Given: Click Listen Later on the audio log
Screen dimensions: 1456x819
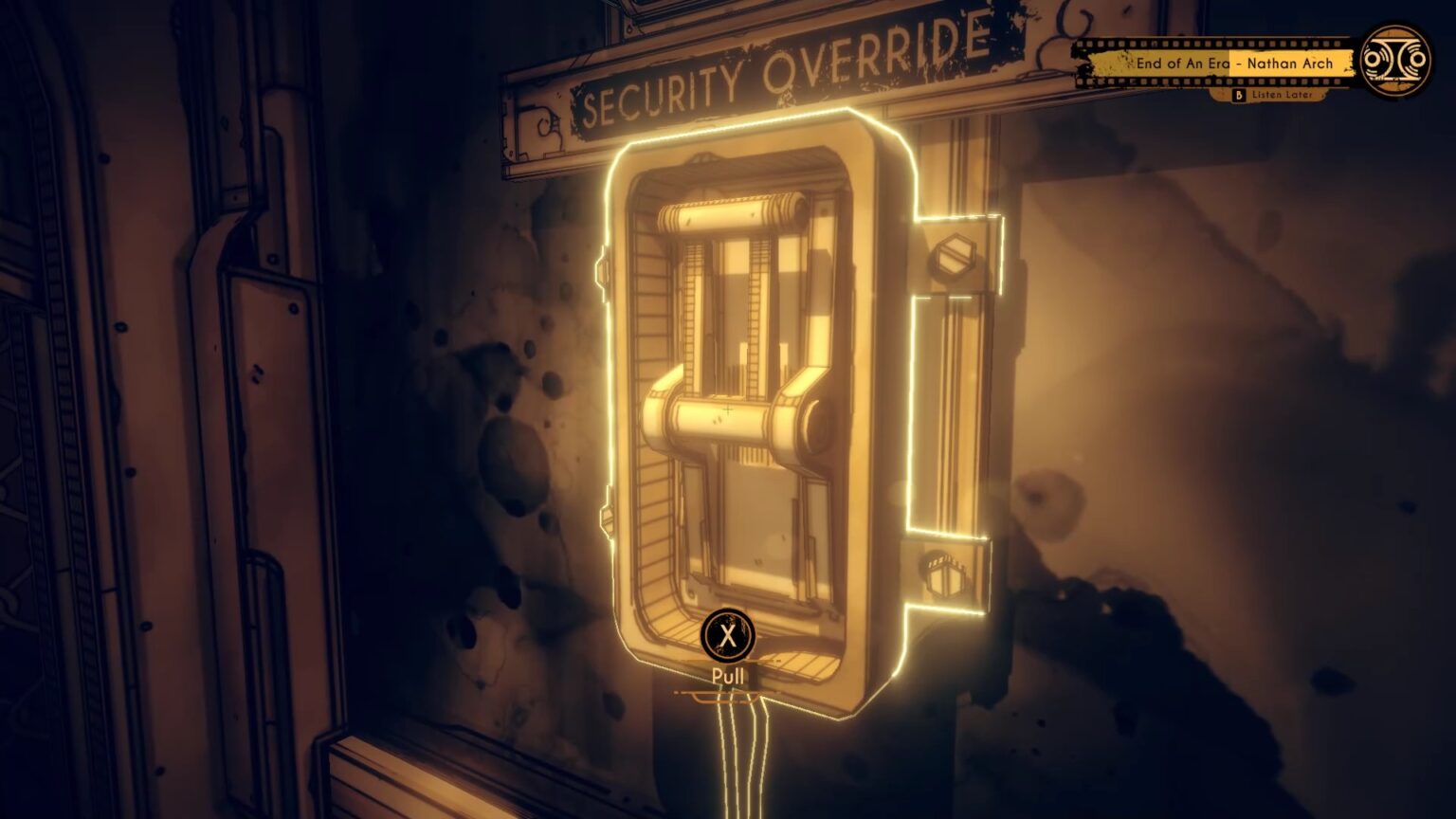Looking at the screenshot, I should tap(1283, 95).
